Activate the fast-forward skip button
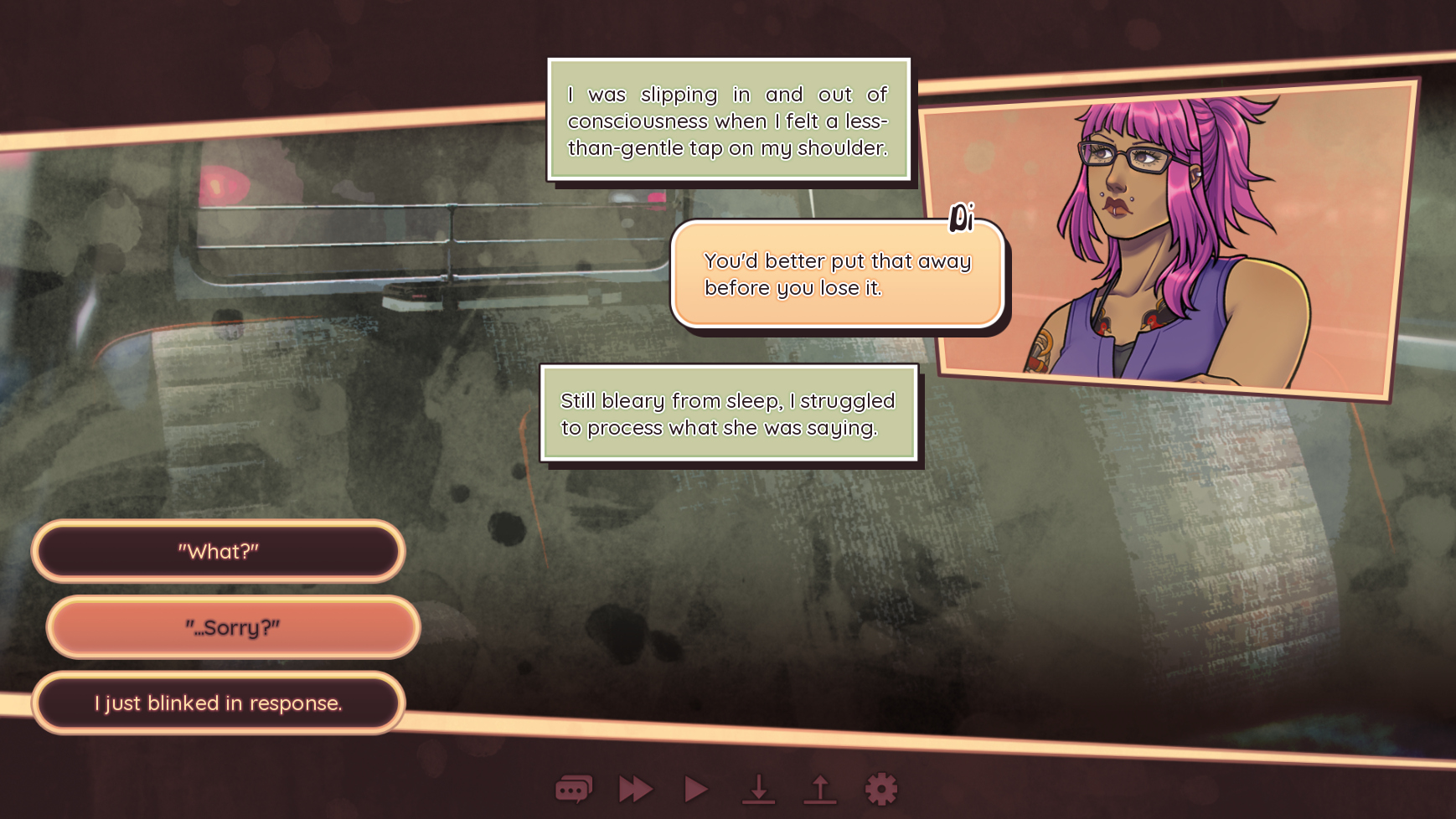This screenshot has width=1456, height=819. [x=636, y=789]
